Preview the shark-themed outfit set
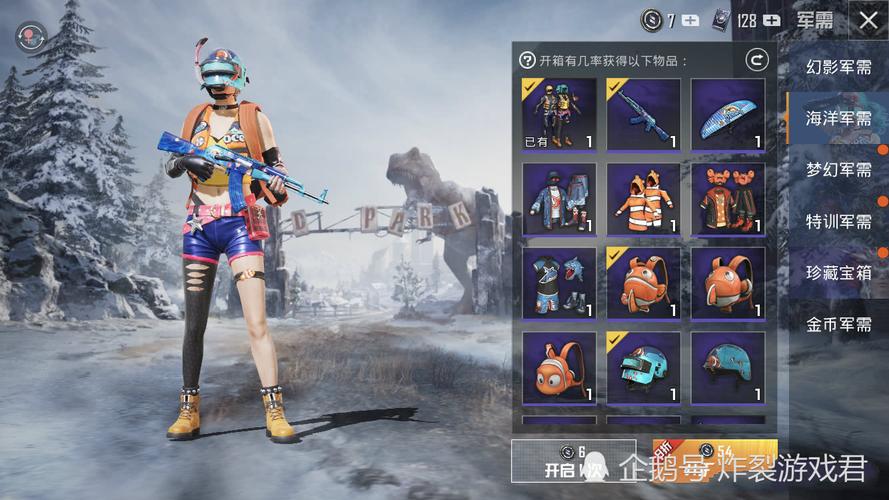 (x=559, y=283)
